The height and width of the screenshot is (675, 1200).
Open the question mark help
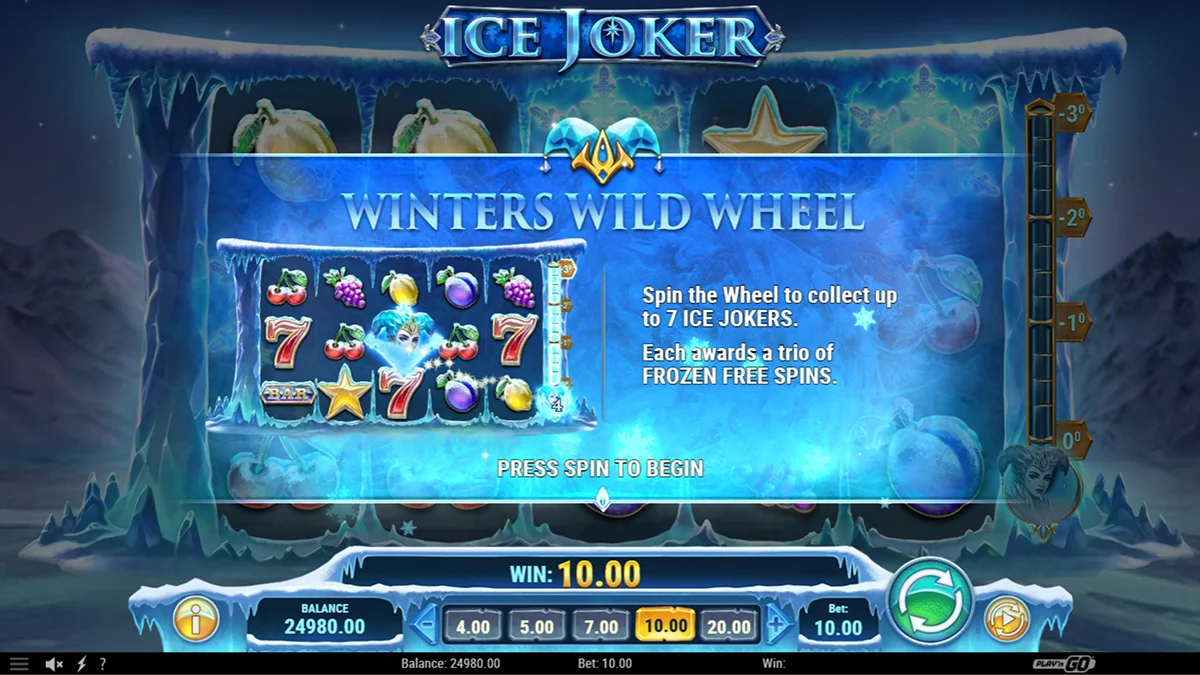(102, 664)
